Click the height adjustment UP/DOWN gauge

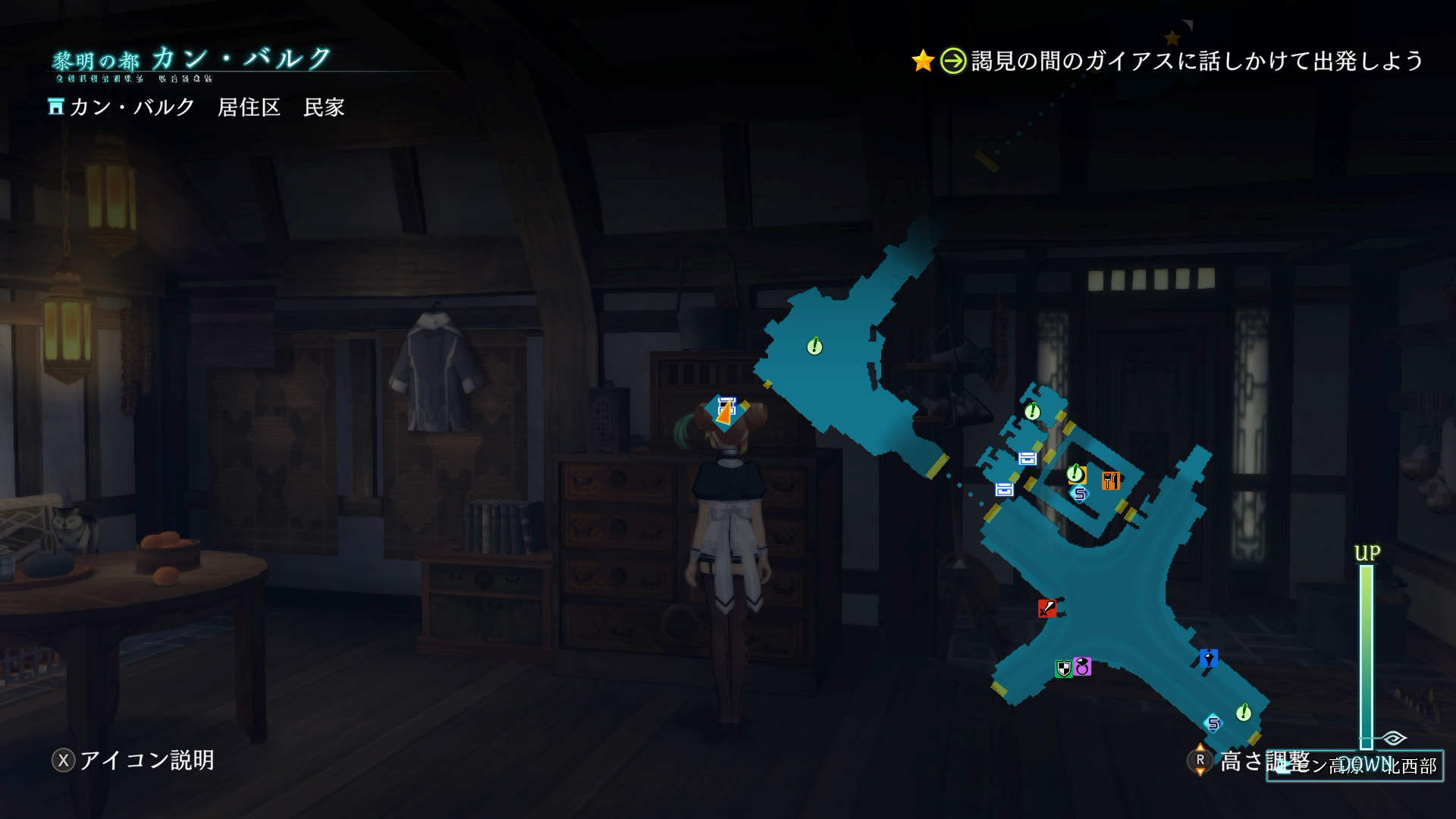pos(1366,656)
